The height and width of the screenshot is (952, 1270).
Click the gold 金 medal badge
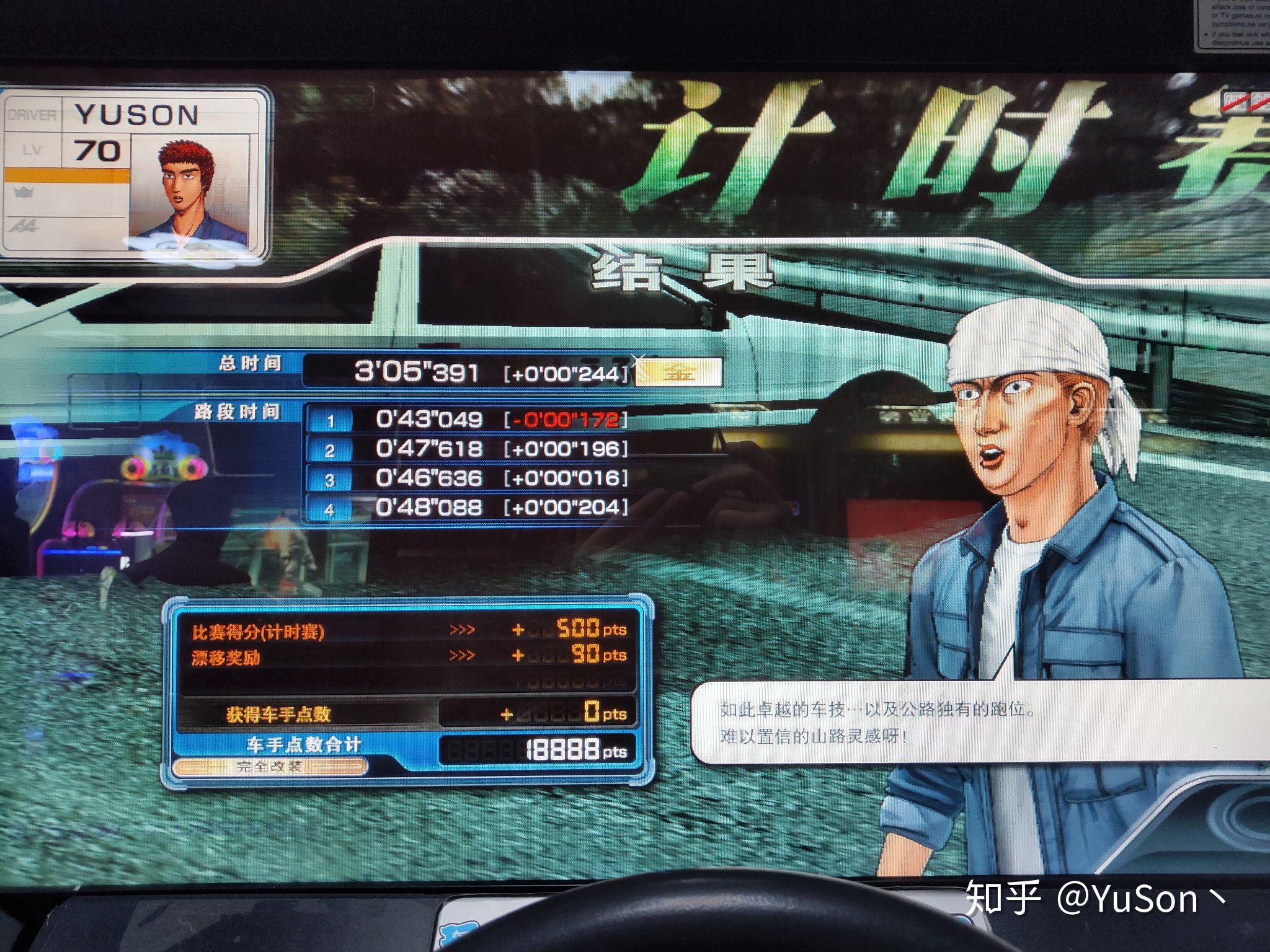[679, 372]
